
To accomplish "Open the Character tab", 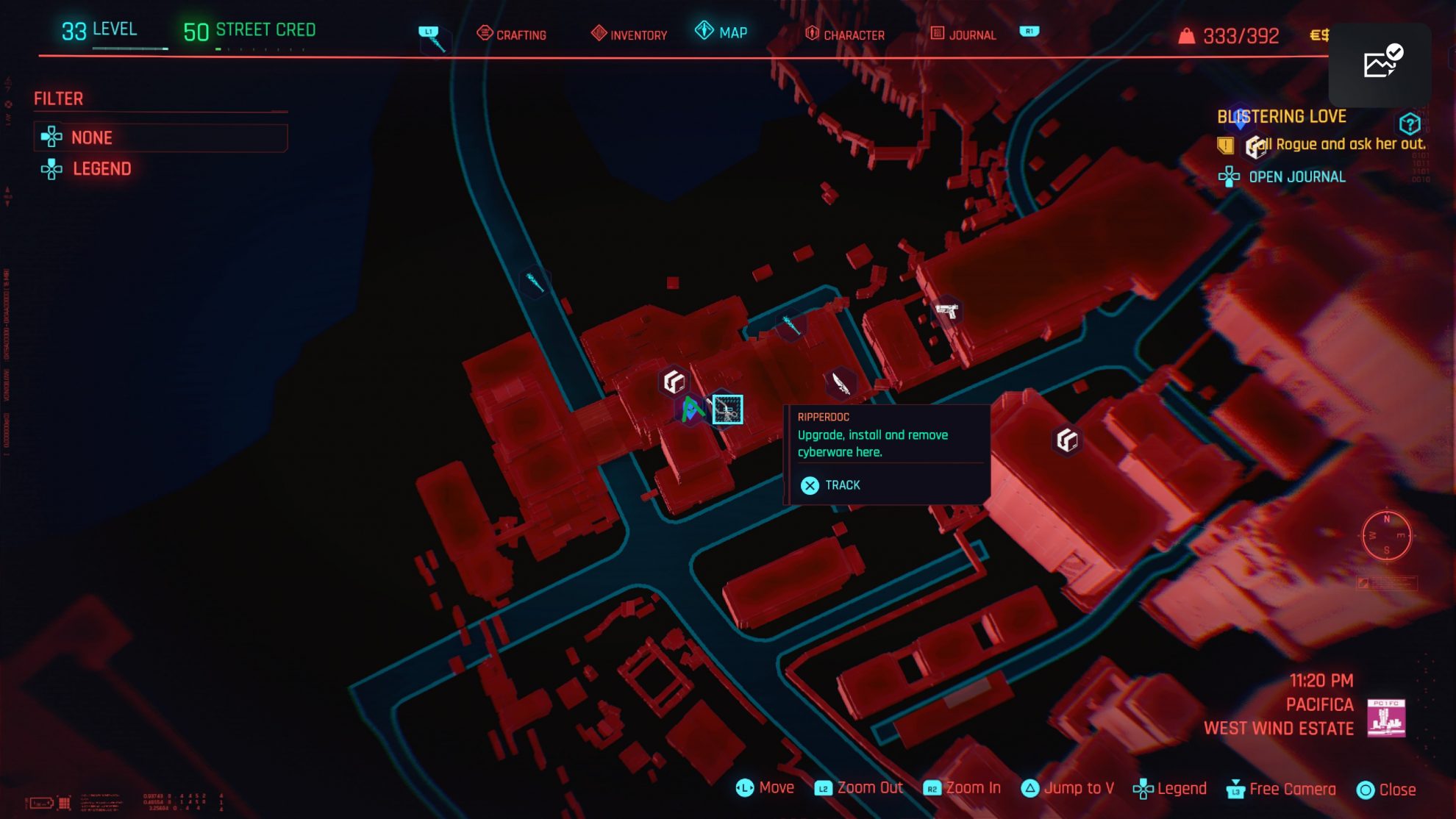I will (845, 34).
